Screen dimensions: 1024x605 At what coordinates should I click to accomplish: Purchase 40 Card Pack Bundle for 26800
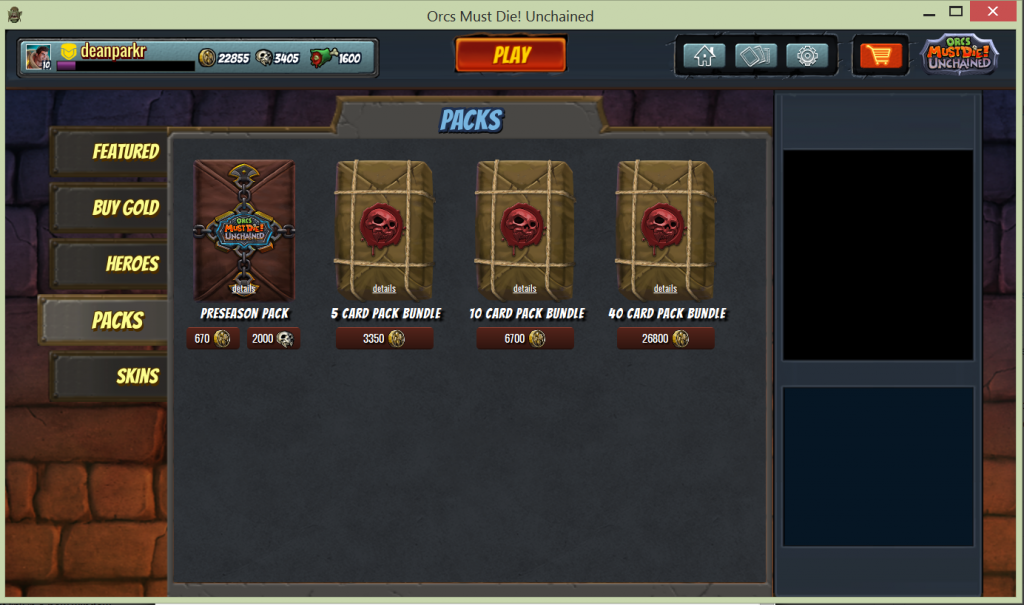click(x=665, y=339)
